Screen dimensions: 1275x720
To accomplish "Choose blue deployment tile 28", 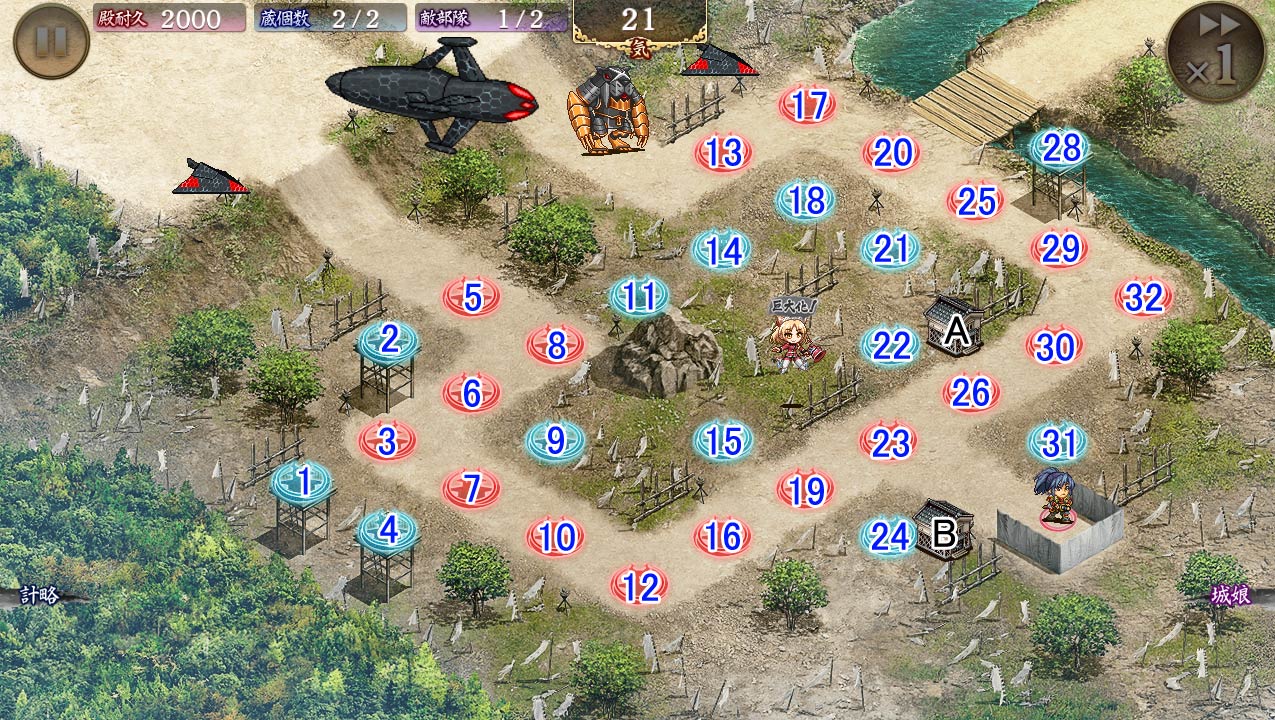I will (1060, 148).
